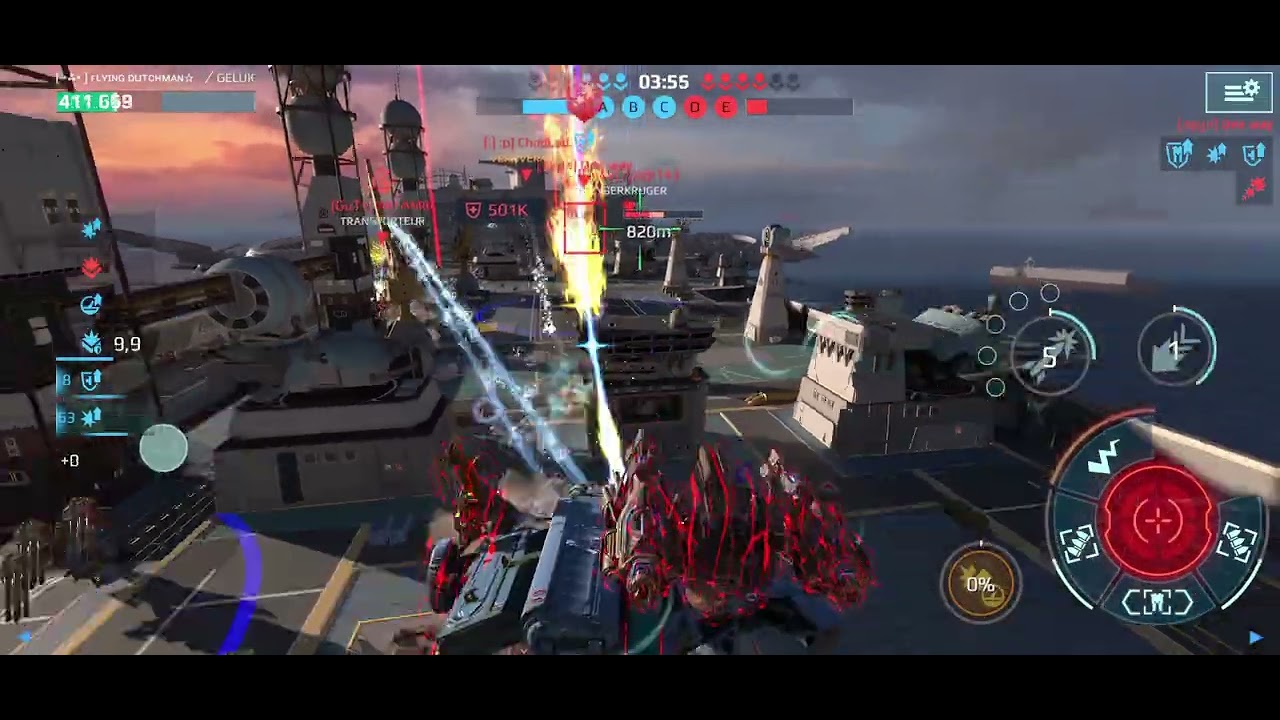This screenshot has height=720, width=1280.
Task: Fire the bottom center weapon segment
Action: pos(1157,602)
